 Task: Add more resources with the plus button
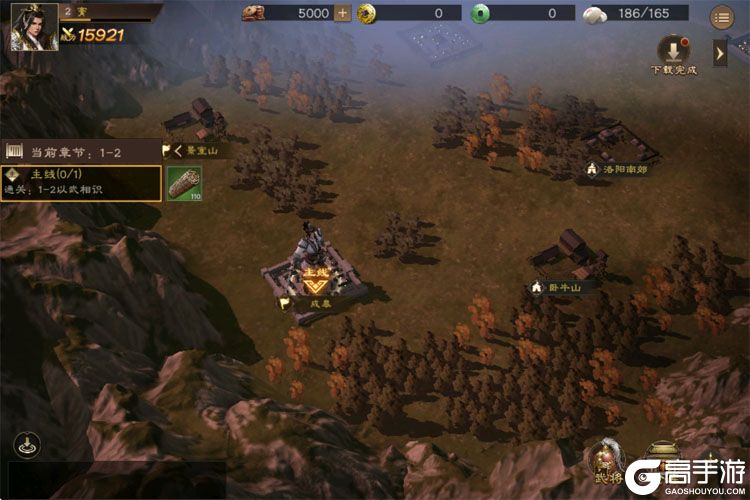tap(343, 13)
